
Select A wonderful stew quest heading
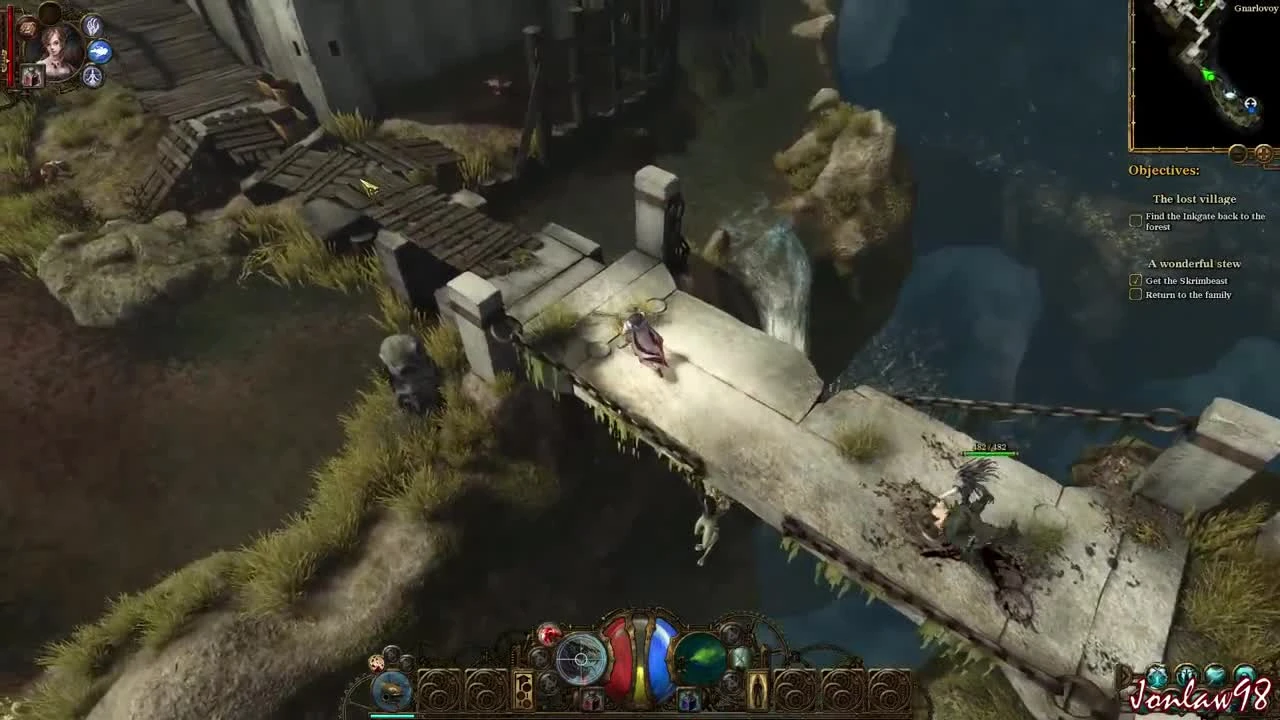pos(1196,263)
